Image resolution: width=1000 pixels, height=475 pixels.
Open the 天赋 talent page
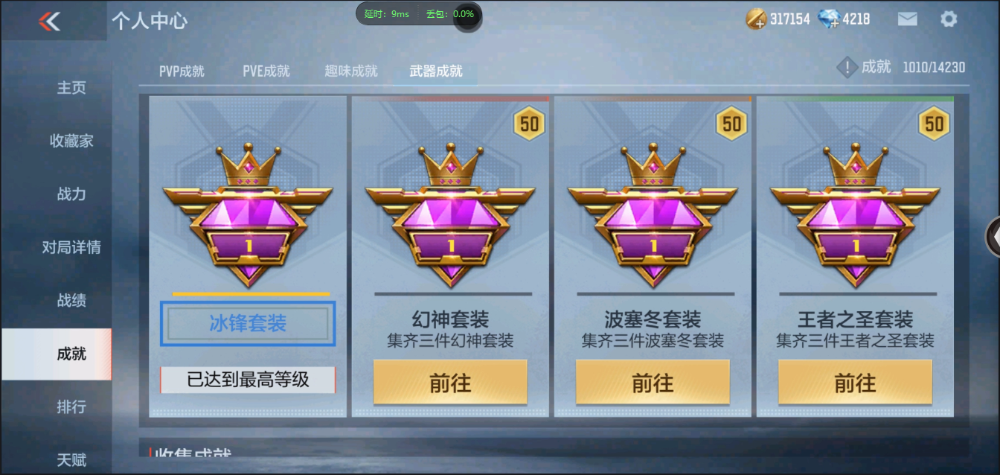[x=71, y=460]
